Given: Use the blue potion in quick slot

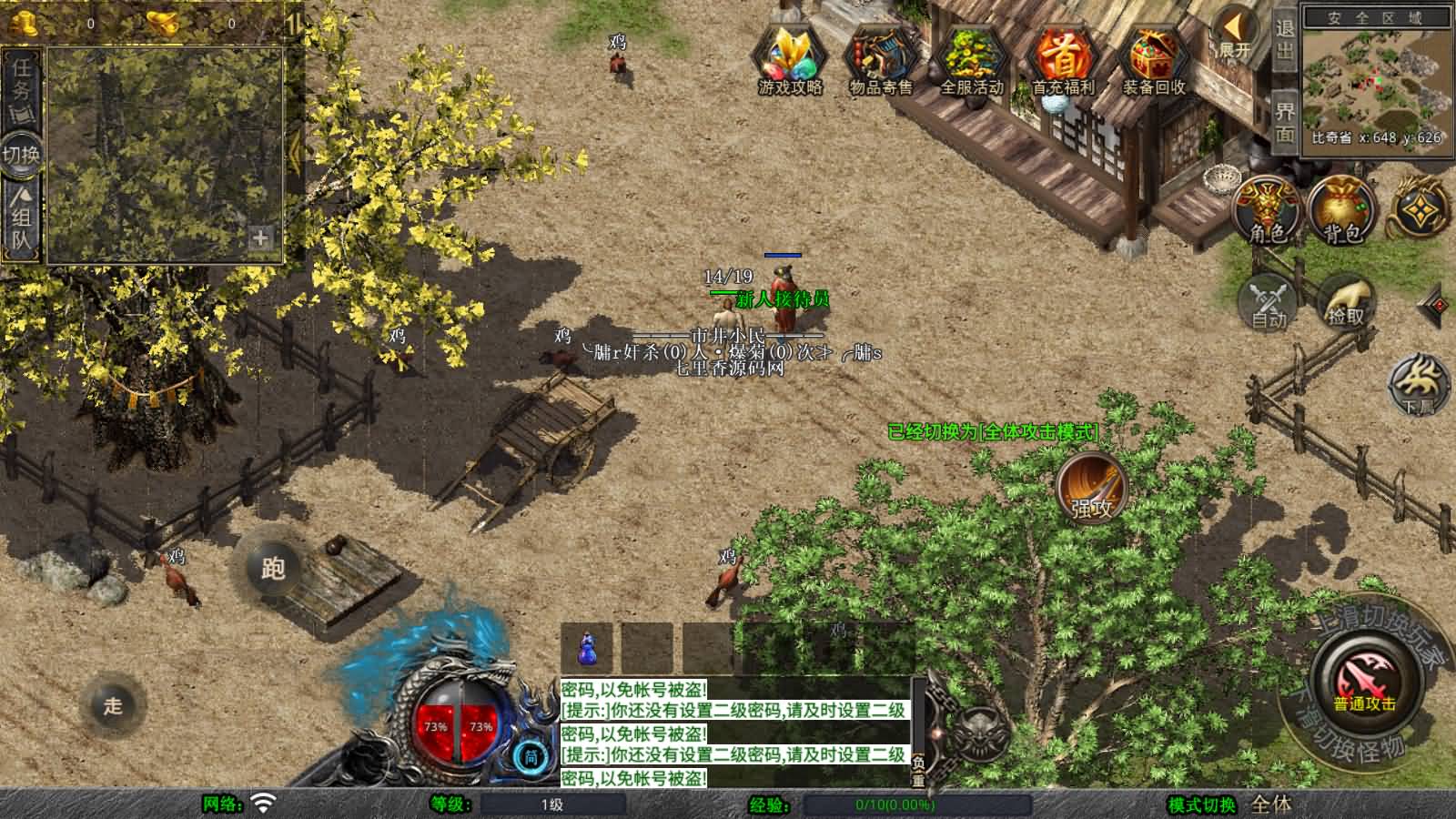Looking at the screenshot, I should 587,648.
